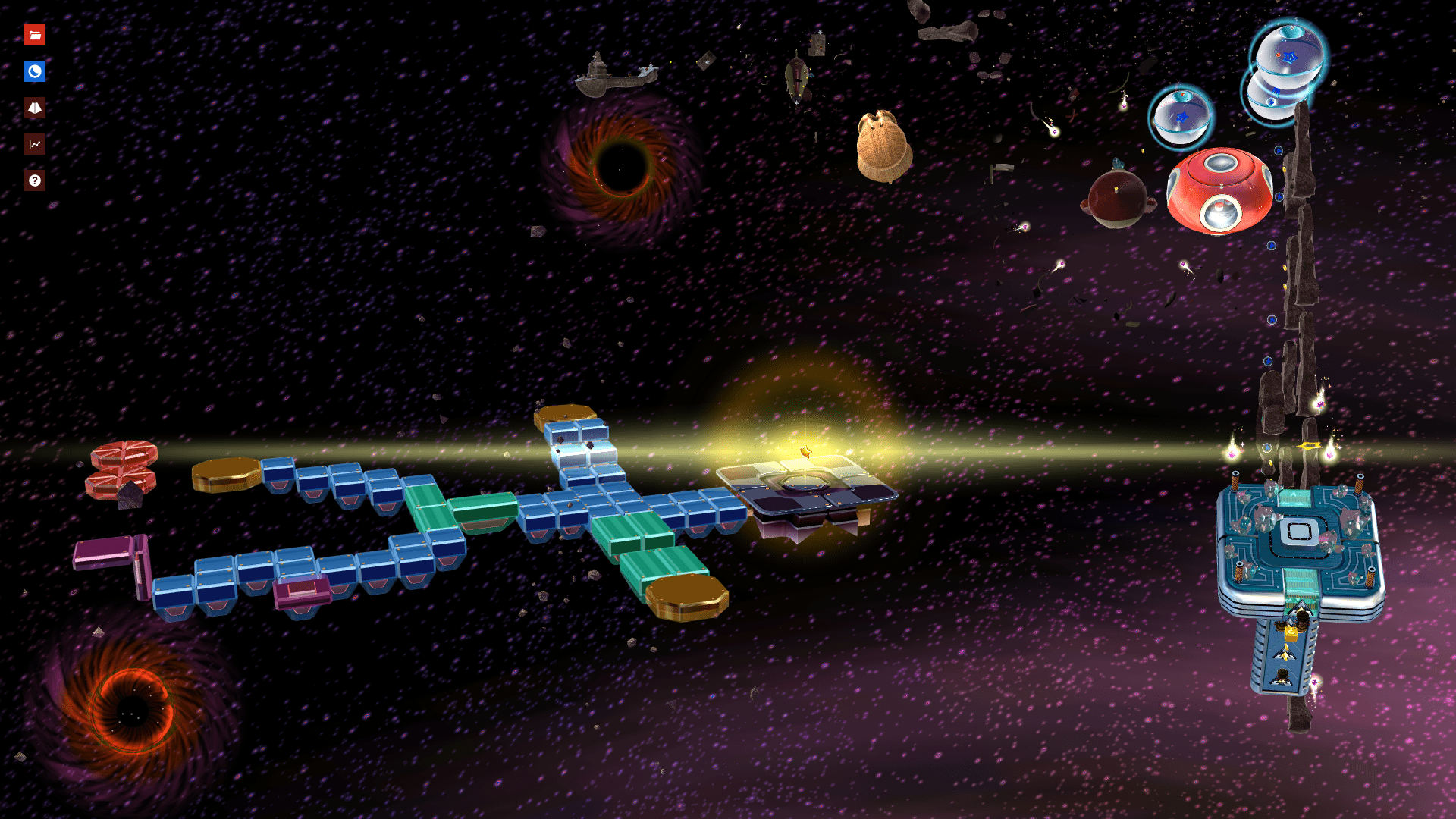Open the red folder file browser

pyautogui.click(x=35, y=35)
